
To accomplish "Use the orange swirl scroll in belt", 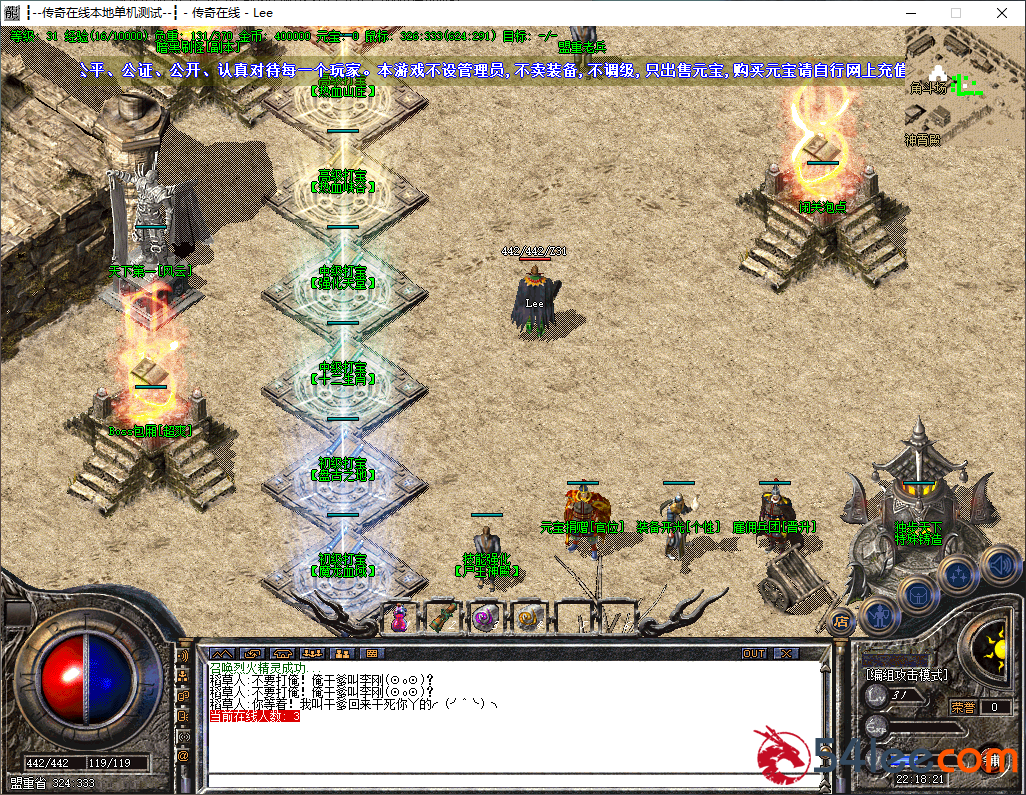I will (528, 618).
